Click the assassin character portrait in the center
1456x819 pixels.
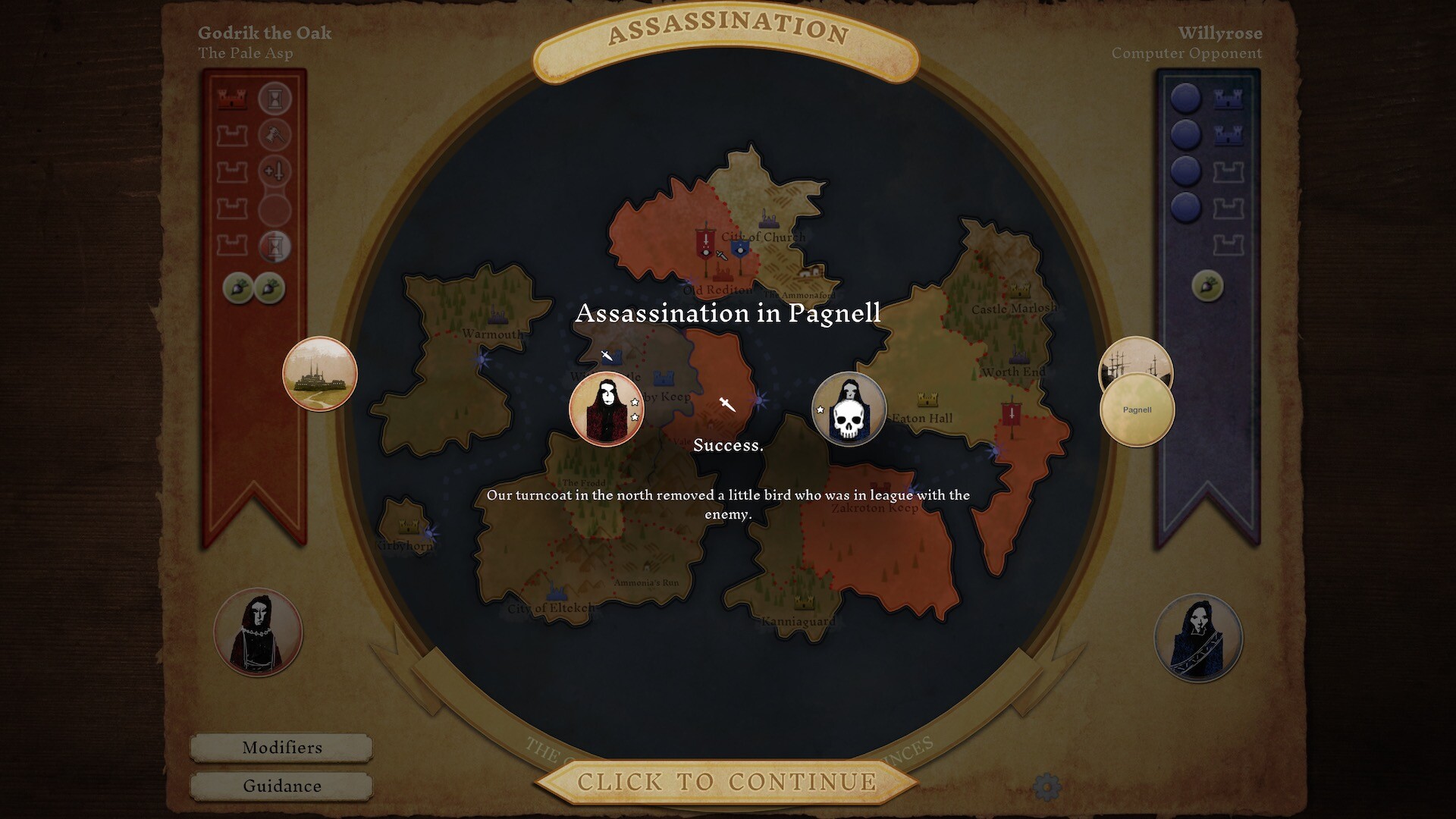pos(607,408)
